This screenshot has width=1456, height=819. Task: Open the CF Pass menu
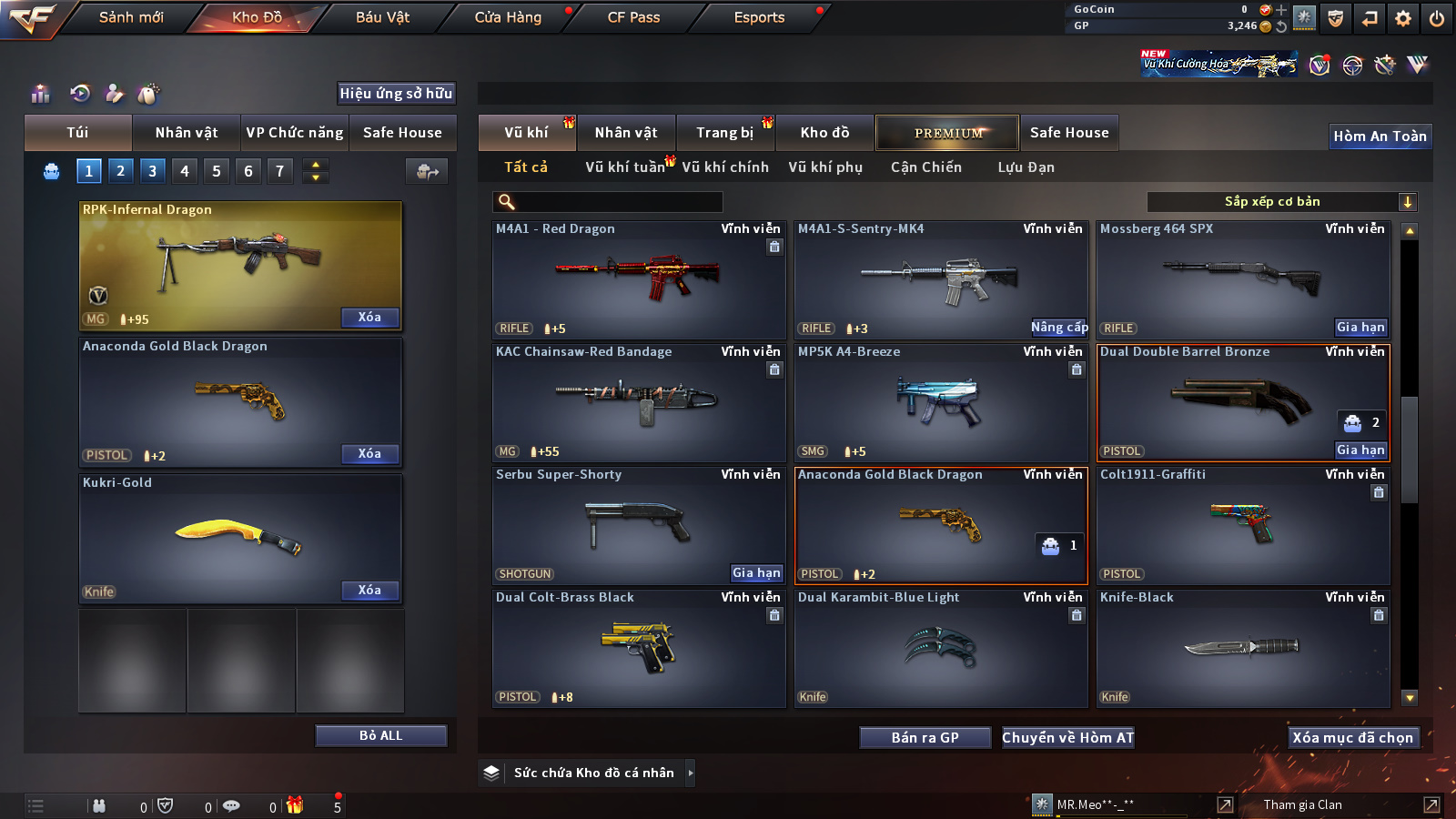click(x=633, y=17)
